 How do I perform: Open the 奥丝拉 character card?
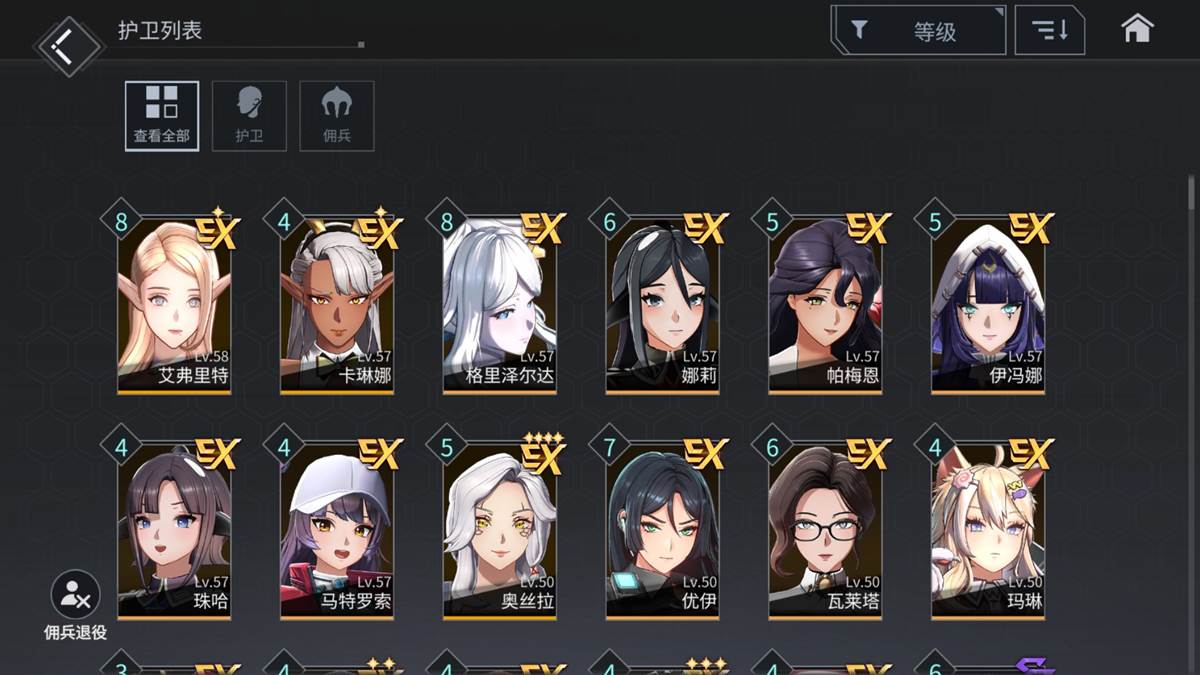coord(499,530)
